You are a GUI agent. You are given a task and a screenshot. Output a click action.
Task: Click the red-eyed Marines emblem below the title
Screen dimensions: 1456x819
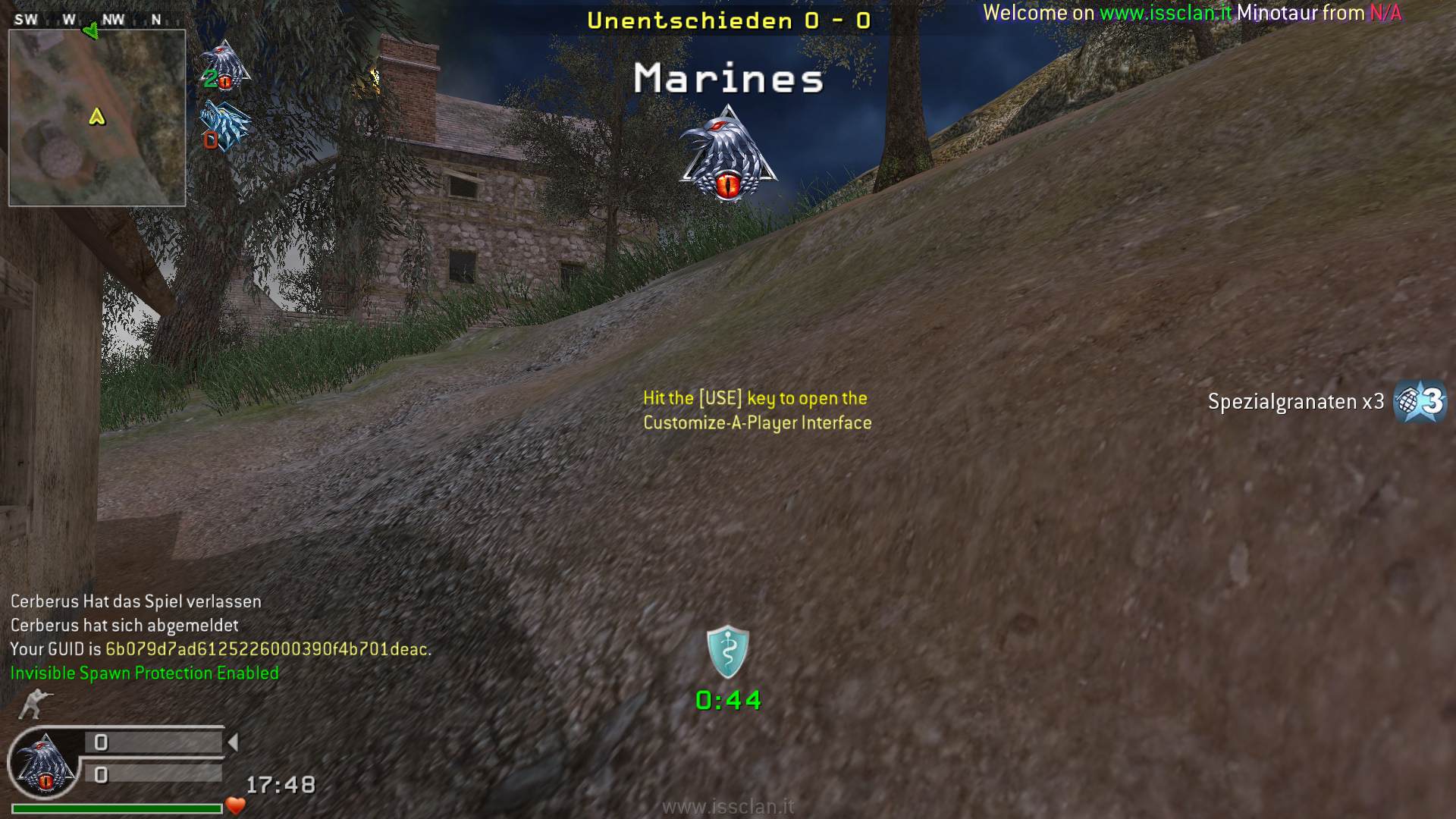click(x=728, y=155)
